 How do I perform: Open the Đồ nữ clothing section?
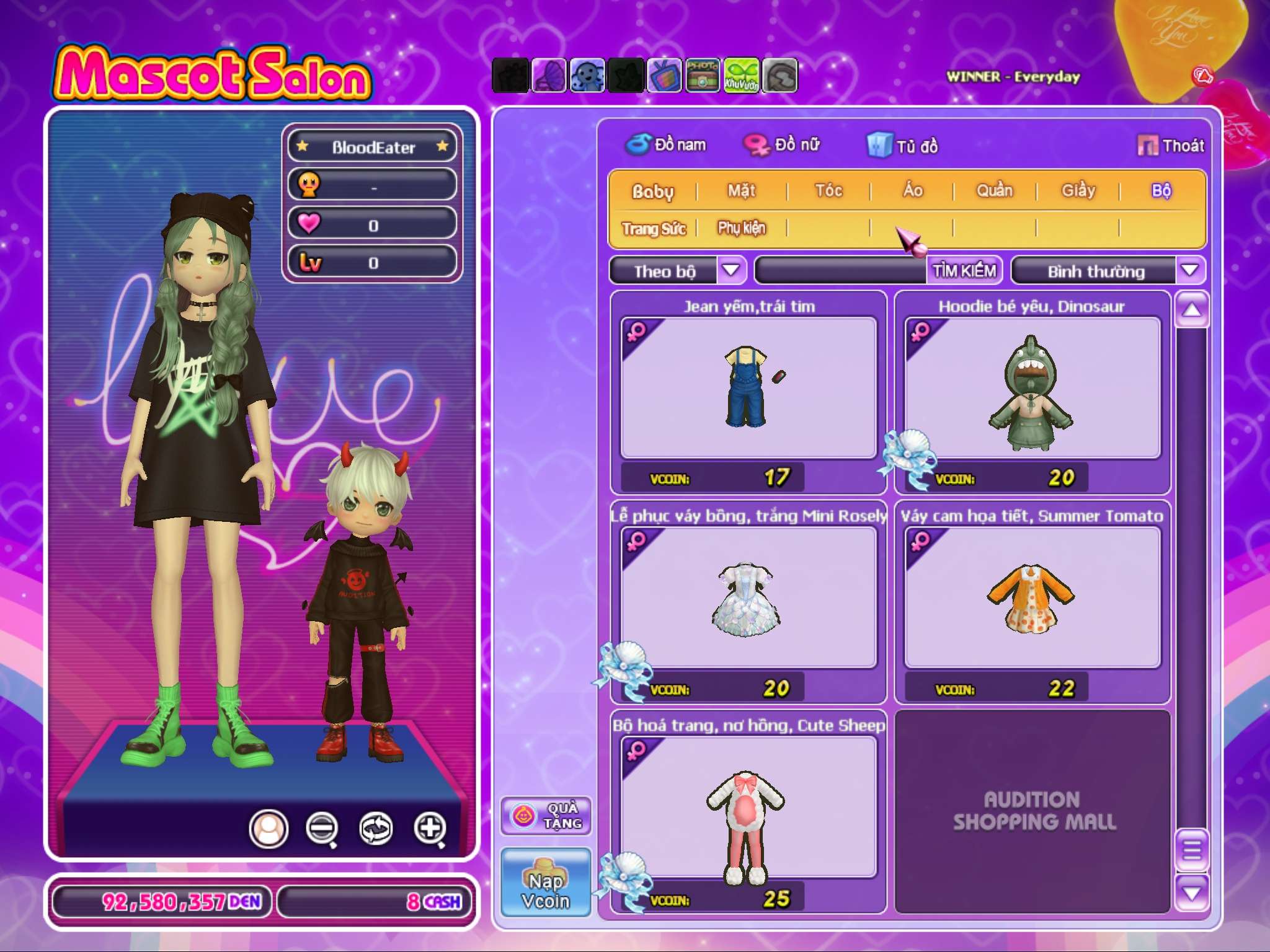click(783, 145)
